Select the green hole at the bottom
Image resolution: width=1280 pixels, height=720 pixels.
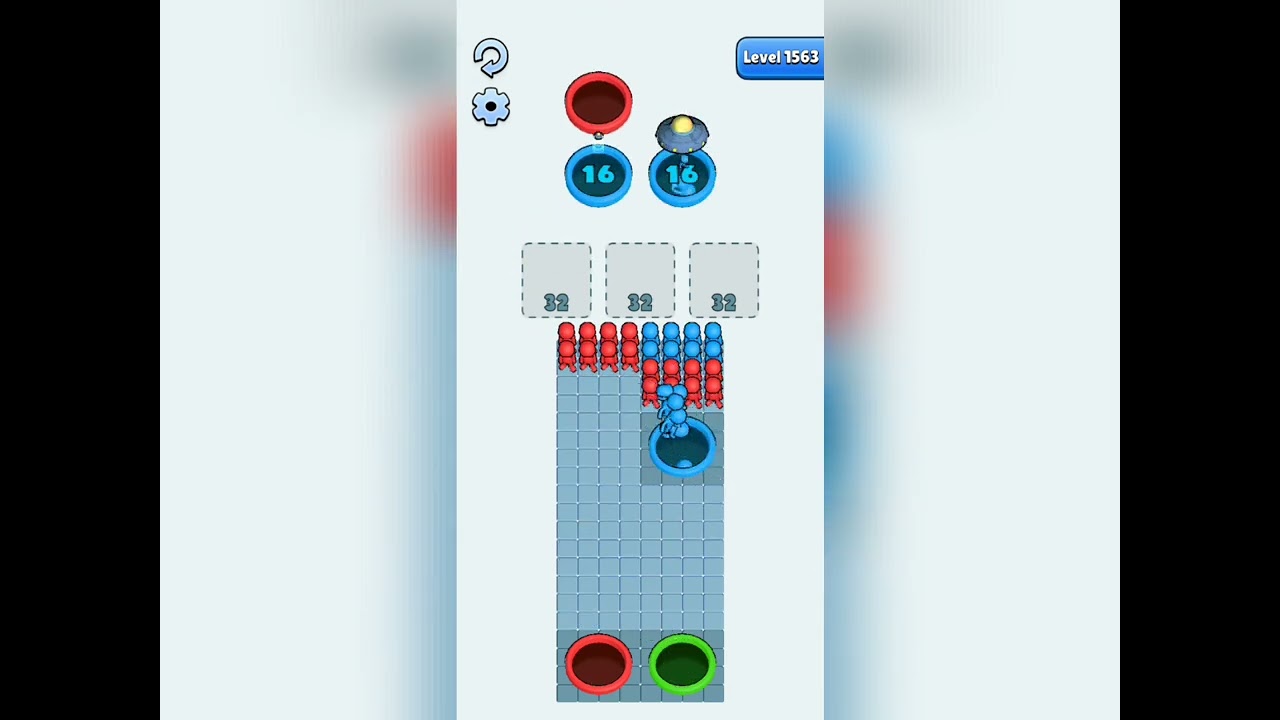(682, 663)
